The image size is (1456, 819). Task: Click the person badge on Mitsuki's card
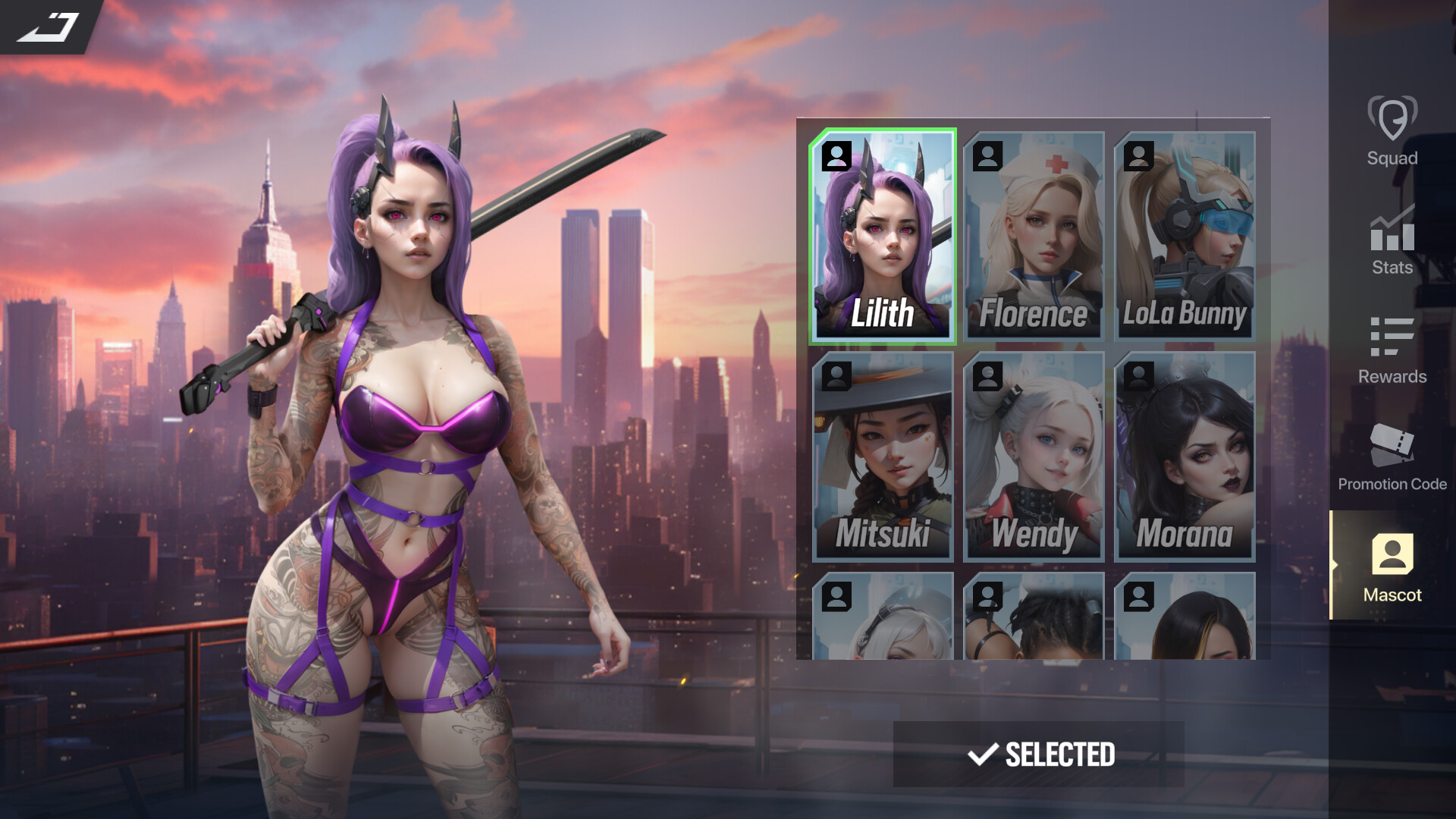click(837, 377)
